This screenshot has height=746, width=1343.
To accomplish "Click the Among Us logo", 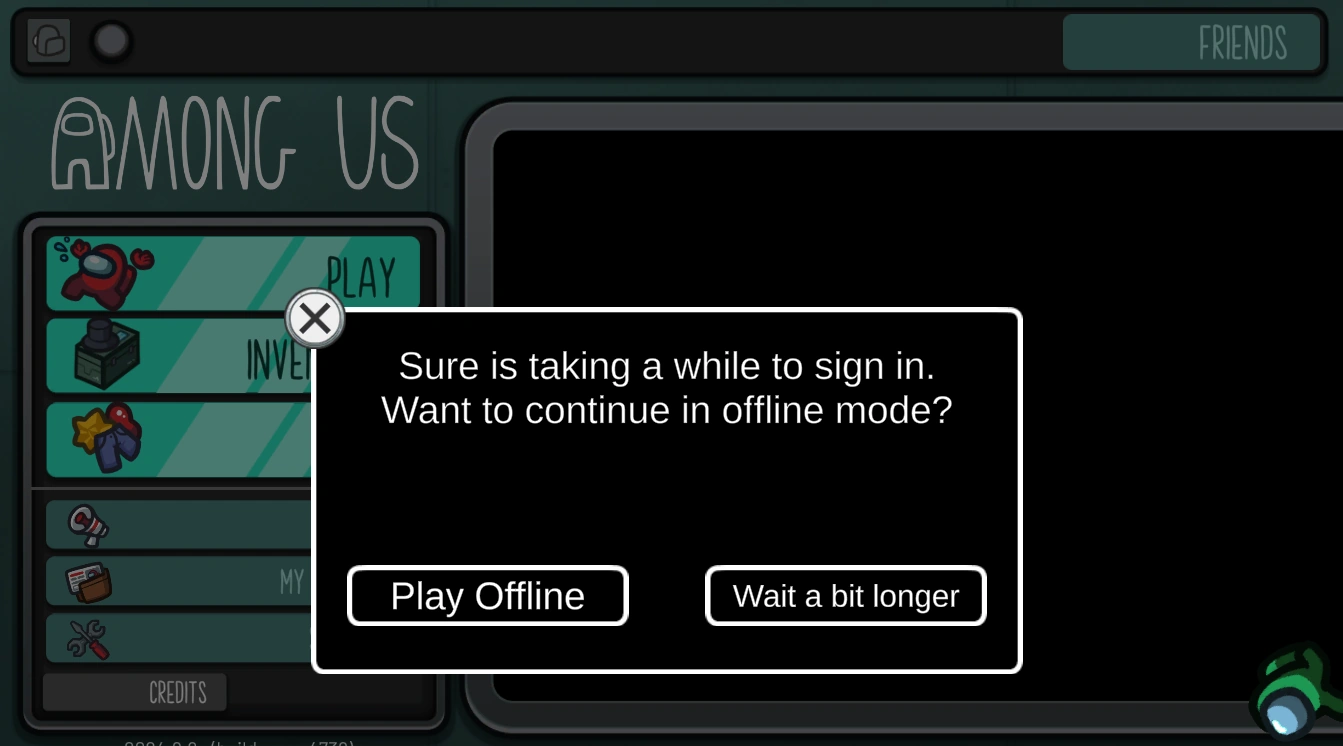I will click(x=235, y=143).
